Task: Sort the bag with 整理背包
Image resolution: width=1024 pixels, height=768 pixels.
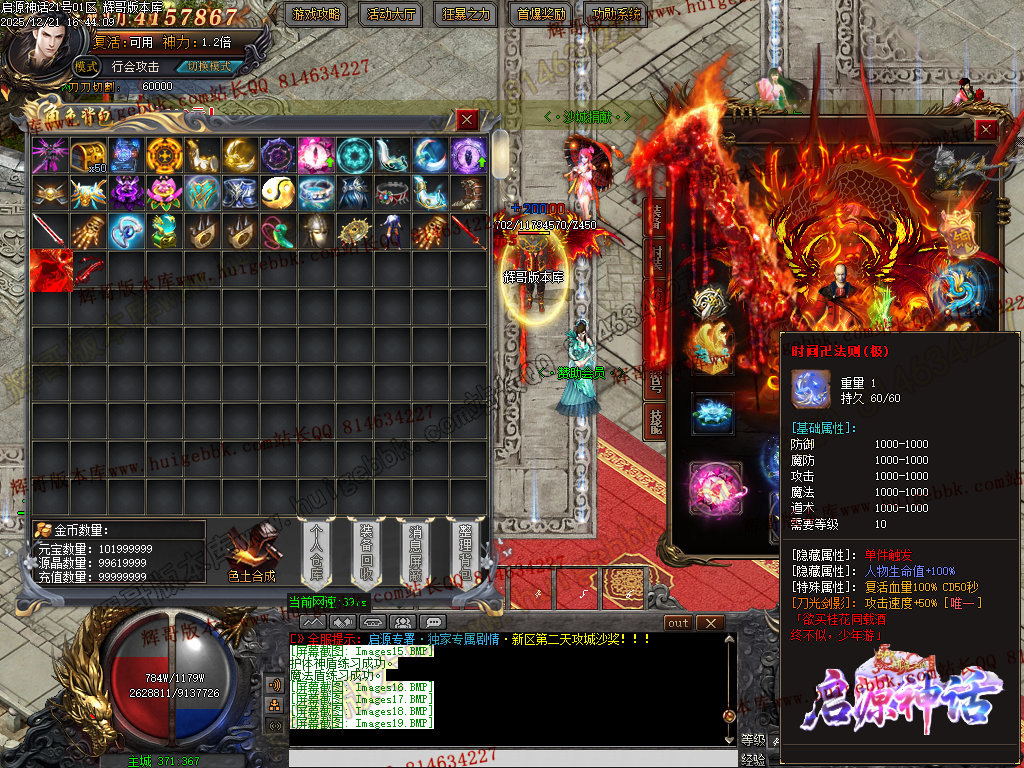Action: coord(465,550)
